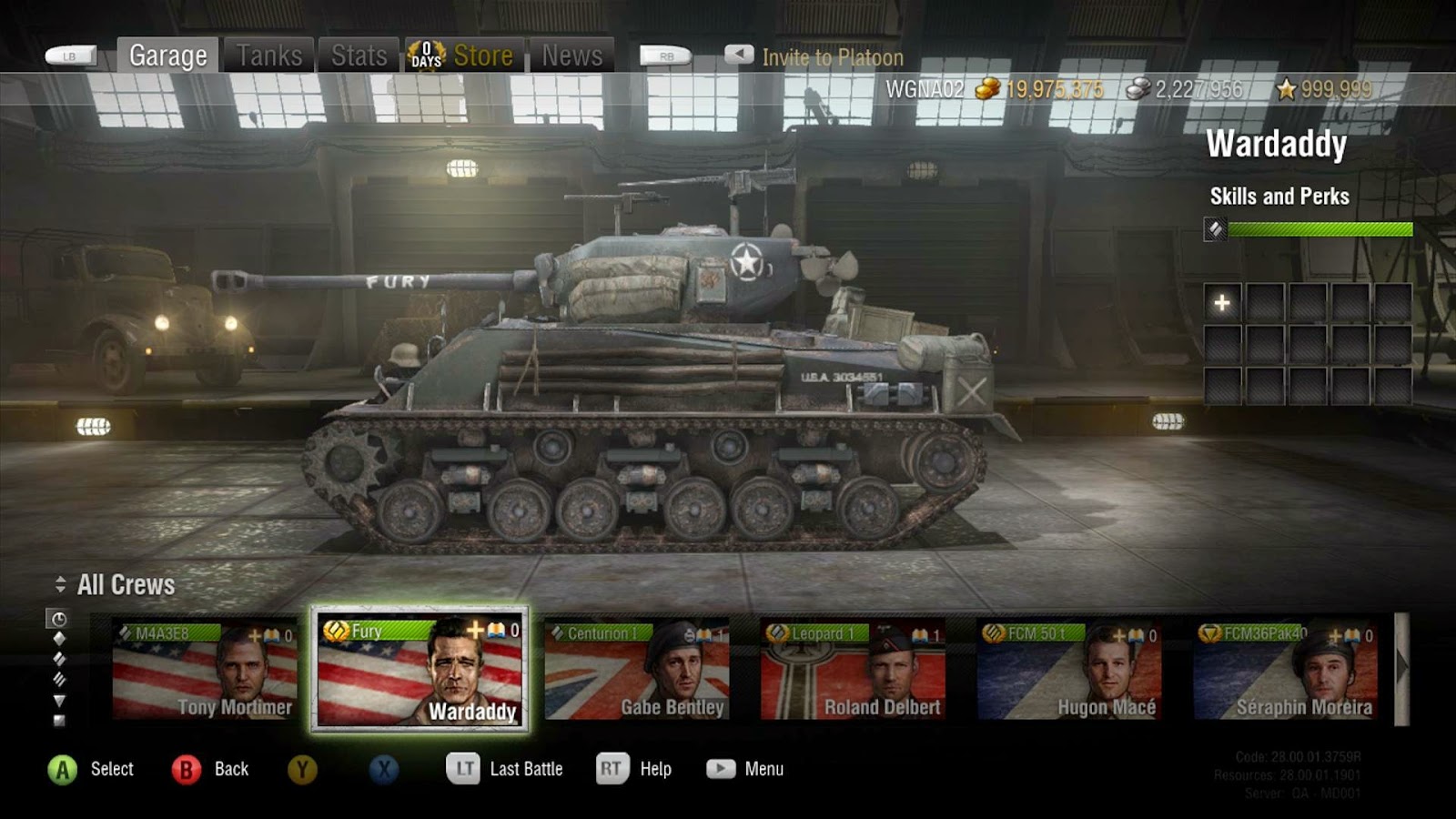1456x819 pixels.
Task: Open the Tanks tab
Action: coord(269,56)
